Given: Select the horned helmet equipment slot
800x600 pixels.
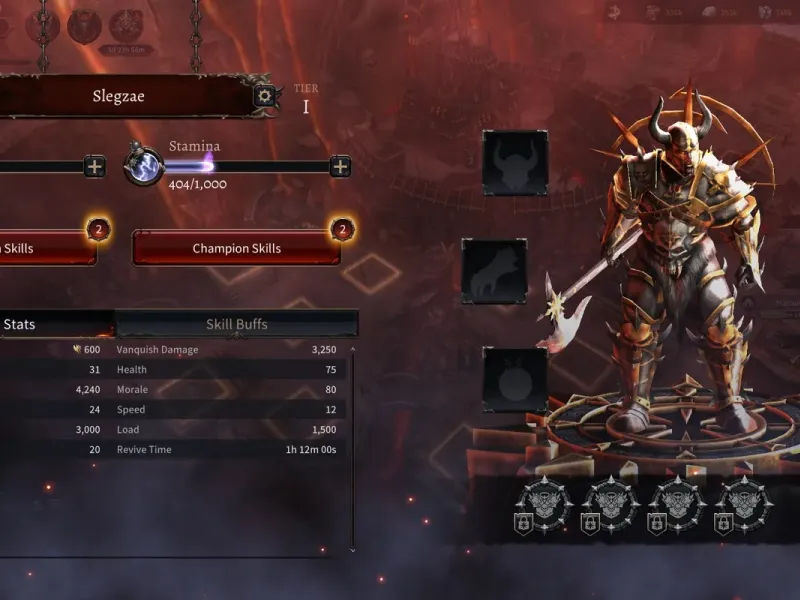Looking at the screenshot, I should point(515,162).
